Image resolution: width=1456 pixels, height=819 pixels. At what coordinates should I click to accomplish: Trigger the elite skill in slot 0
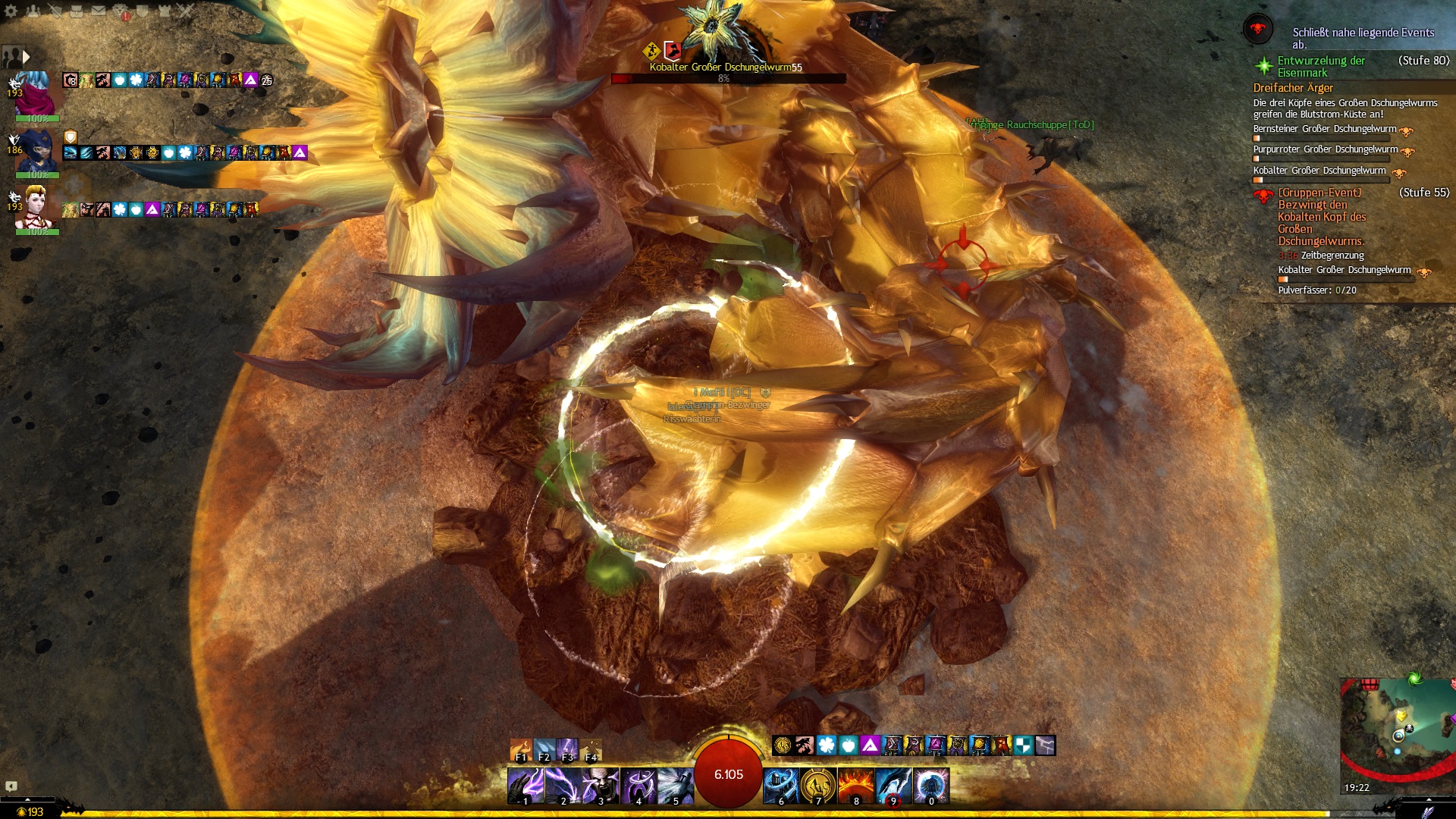click(931, 786)
